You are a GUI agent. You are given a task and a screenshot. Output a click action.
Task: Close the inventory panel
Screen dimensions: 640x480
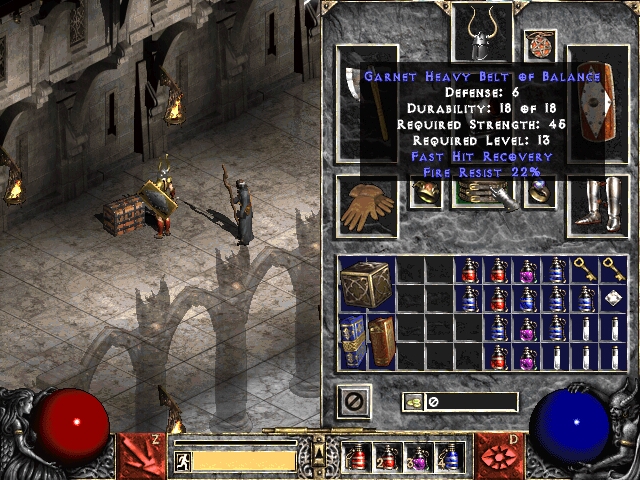pos(353,401)
